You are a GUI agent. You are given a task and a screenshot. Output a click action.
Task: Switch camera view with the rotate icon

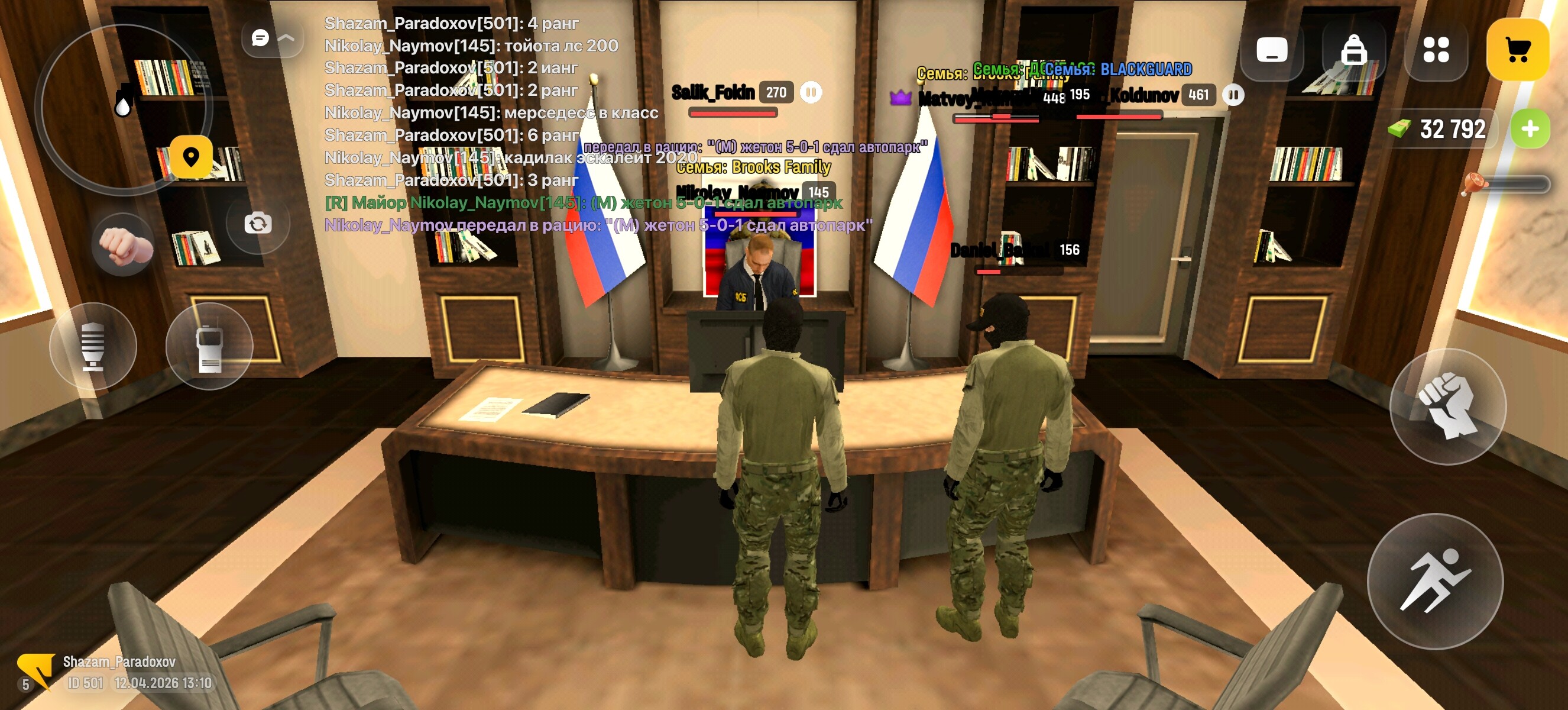(258, 224)
